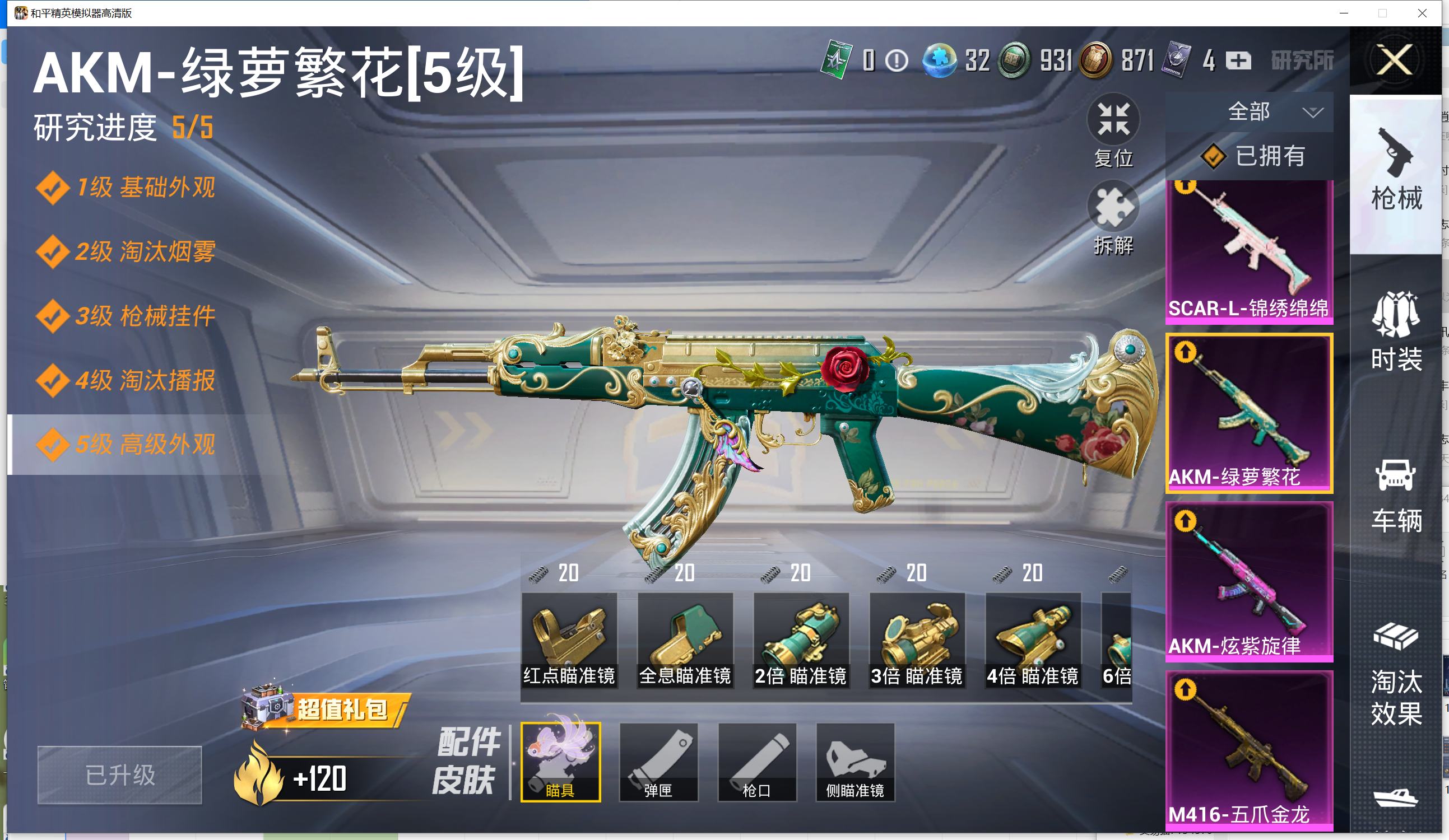Open the 枪口 muzzle attachment category

tap(756, 762)
